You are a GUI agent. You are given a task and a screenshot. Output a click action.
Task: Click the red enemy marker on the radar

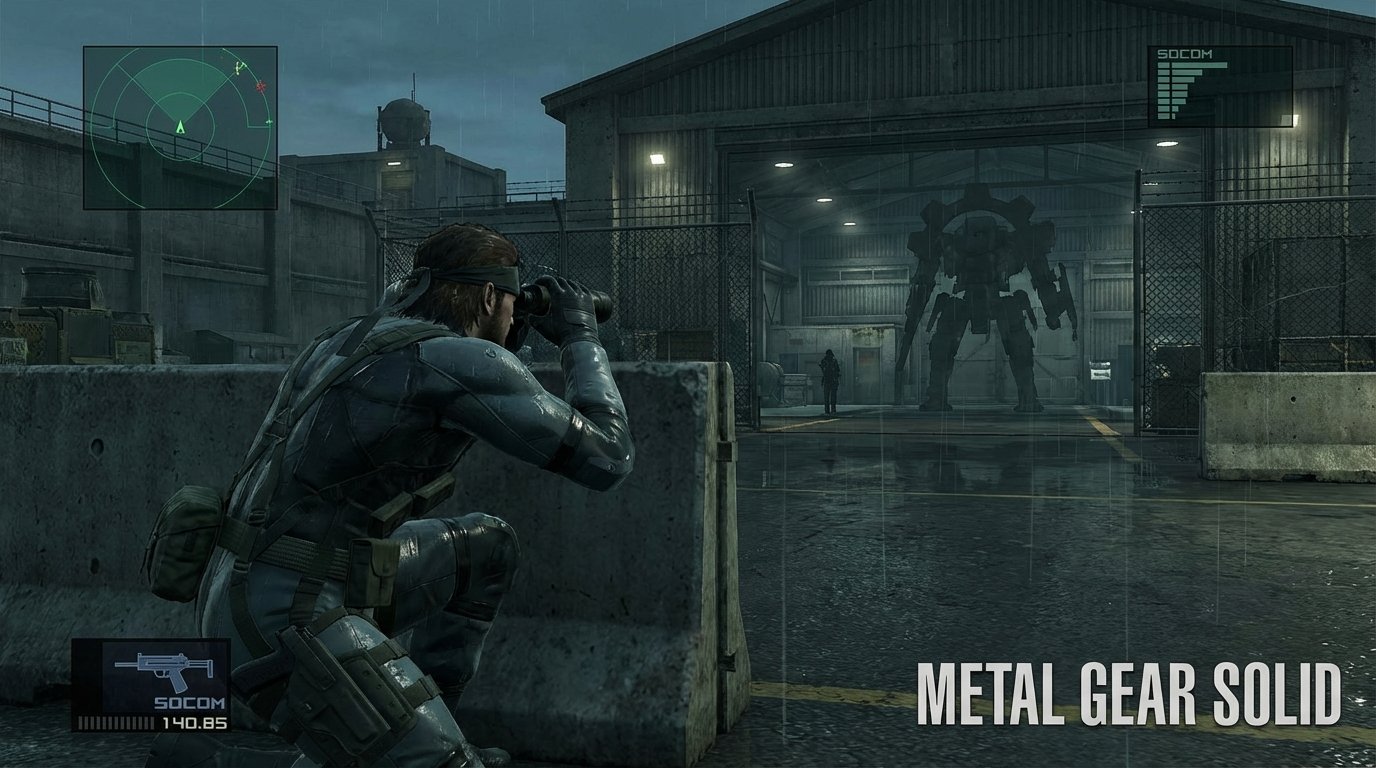(260, 86)
